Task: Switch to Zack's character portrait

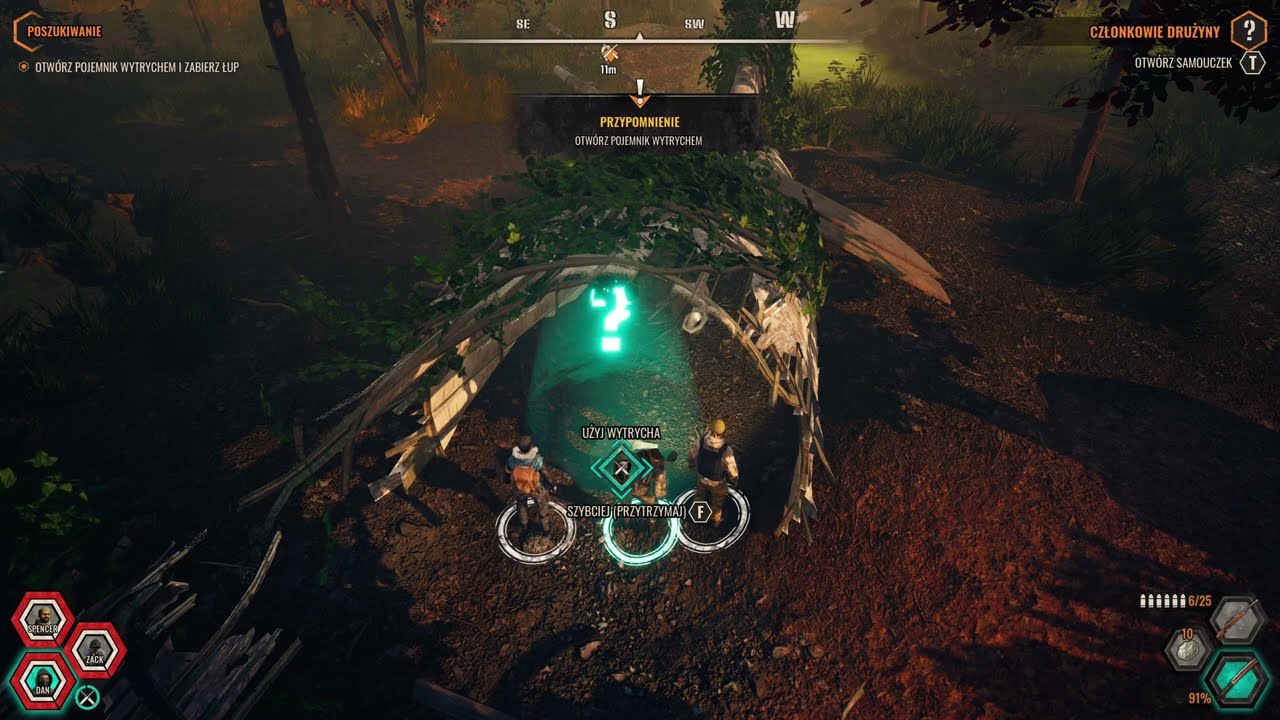Action: [95, 652]
